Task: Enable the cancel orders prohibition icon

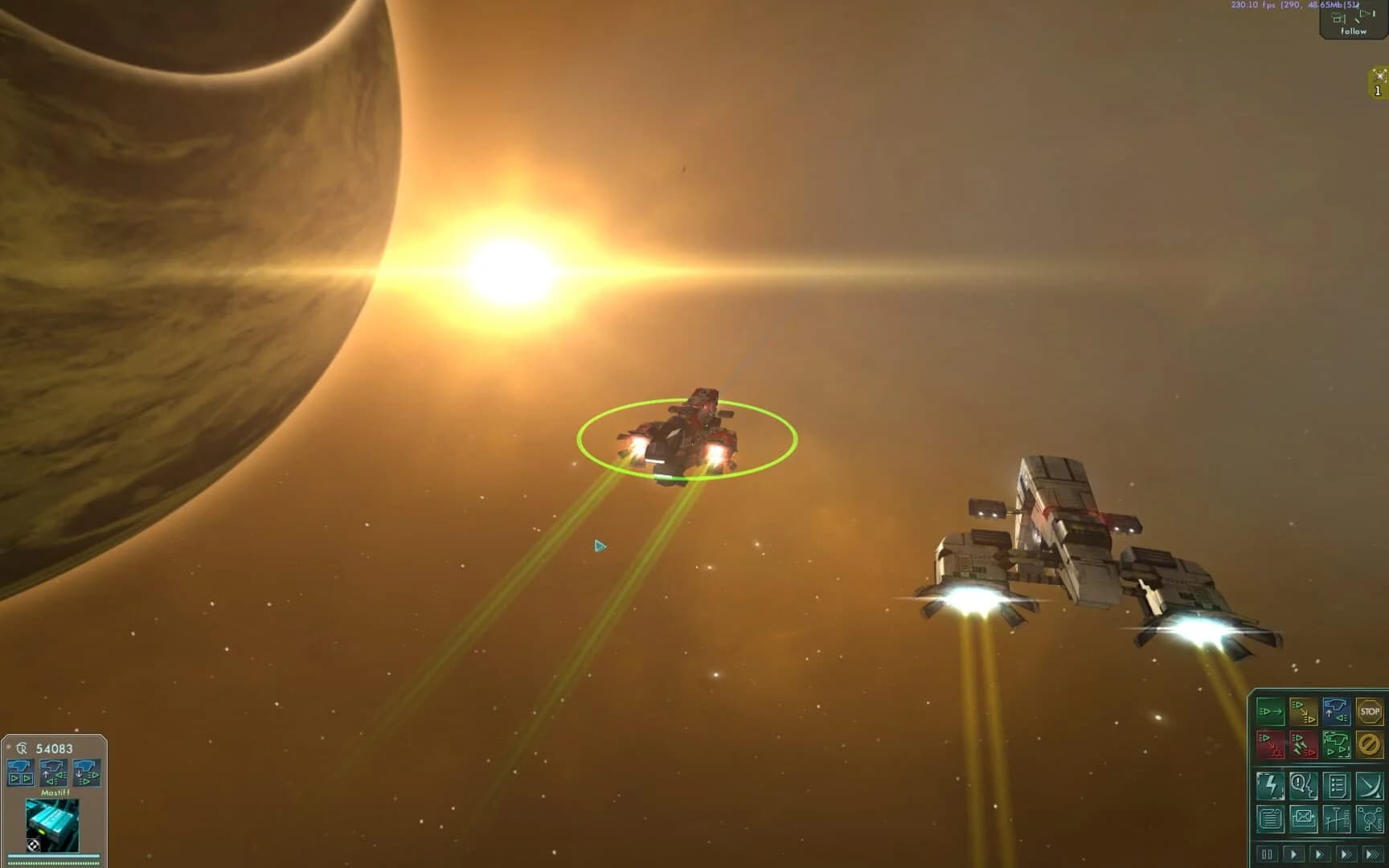Action: 1371,745
